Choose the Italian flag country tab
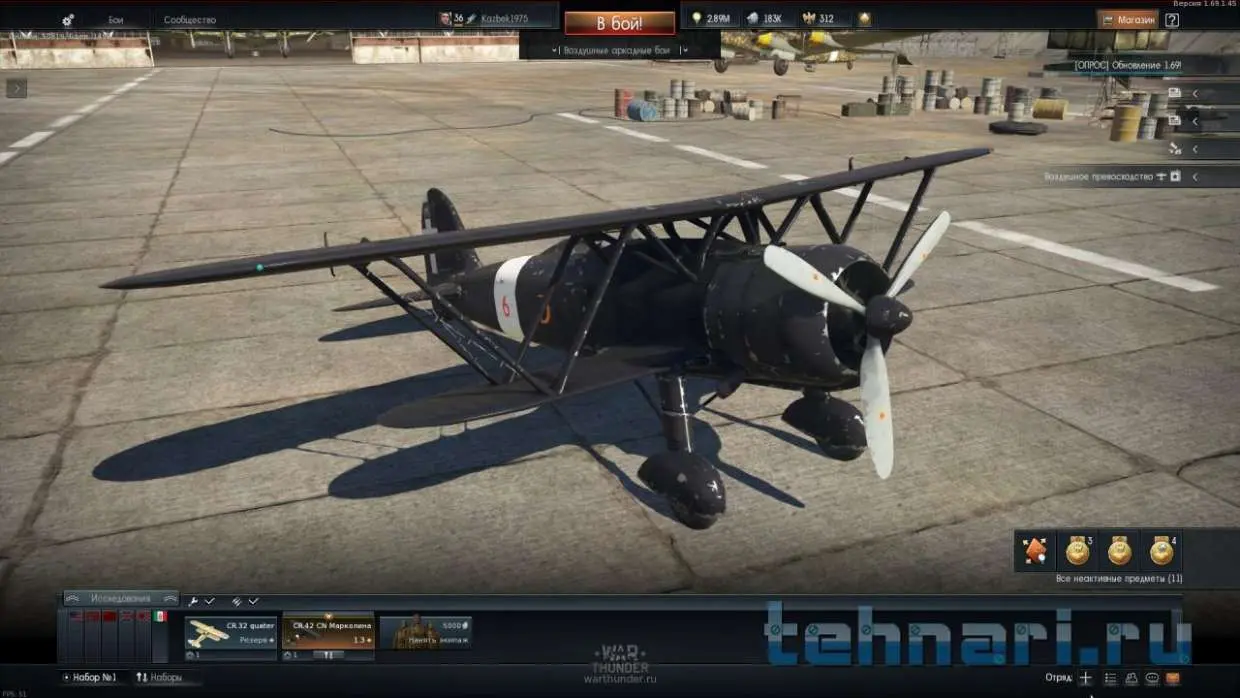Screen dimensions: 1240x698 pyautogui.click(x=160, y=617)
